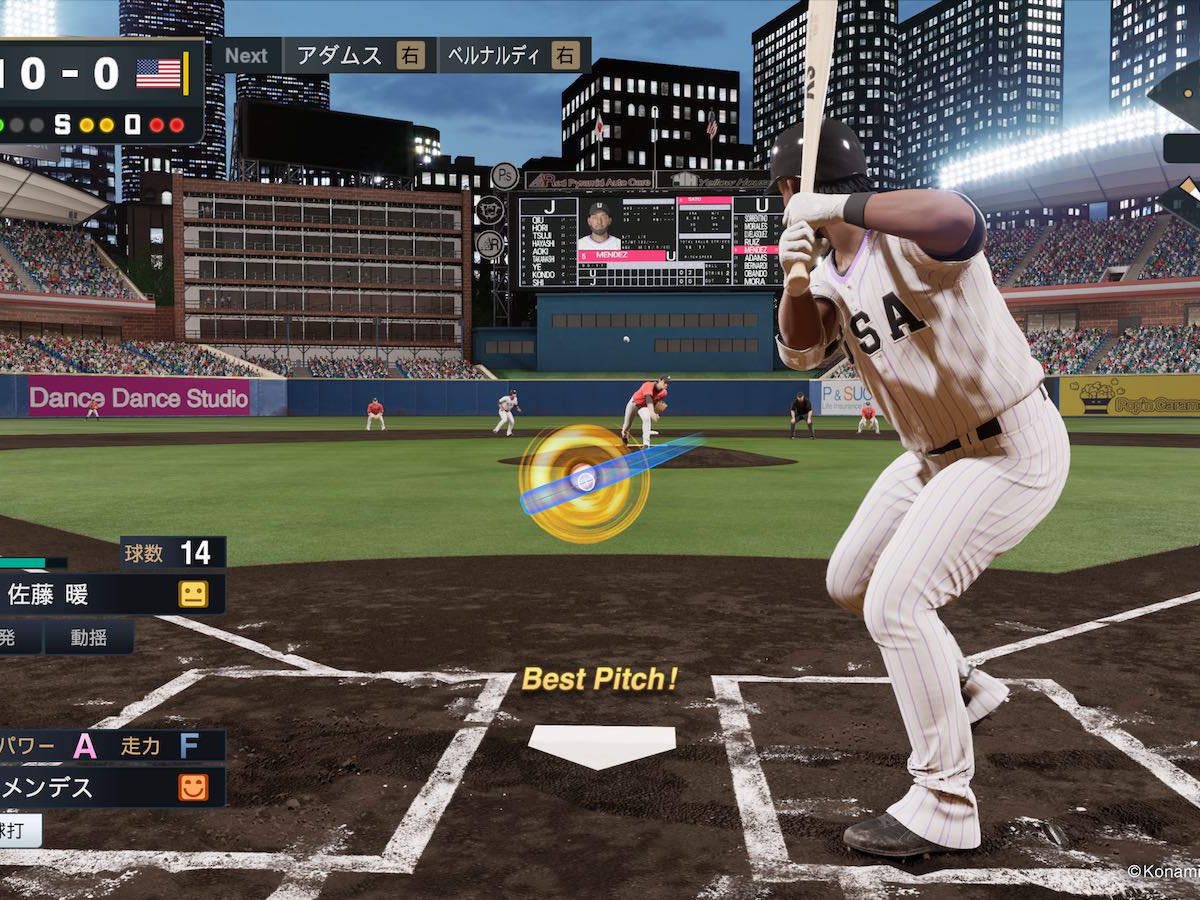Click the yellow batting cursor target
Viewport: 1200px width, 900px height.
point(584,482)
